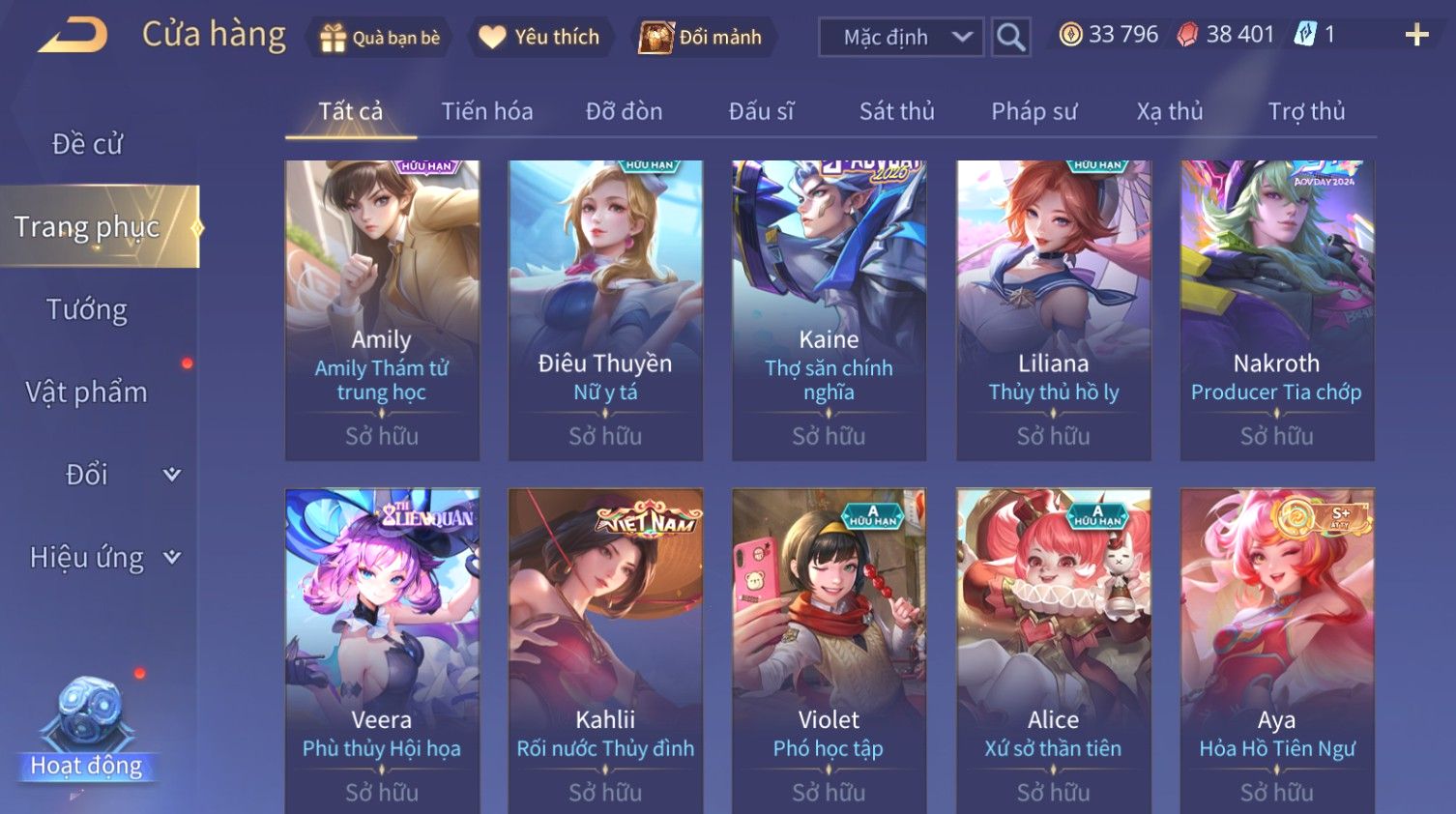Choose Nakroth Producer Tia chớp skin card
The height and width of the screenshot is (814, 1456).
tap(1276, 309)
